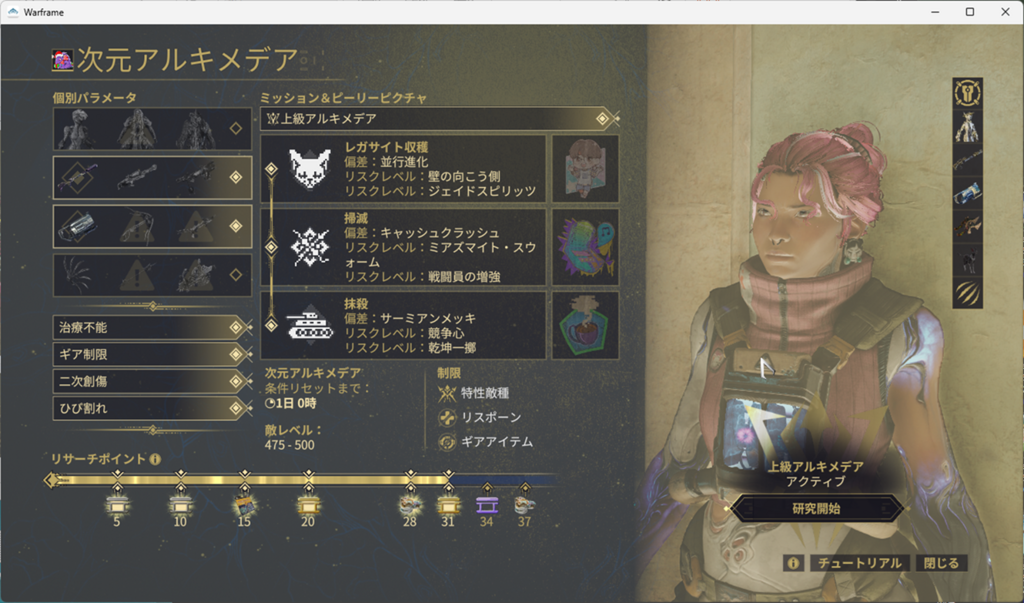Open the リサーチポイント info icon

coord(155,459)
